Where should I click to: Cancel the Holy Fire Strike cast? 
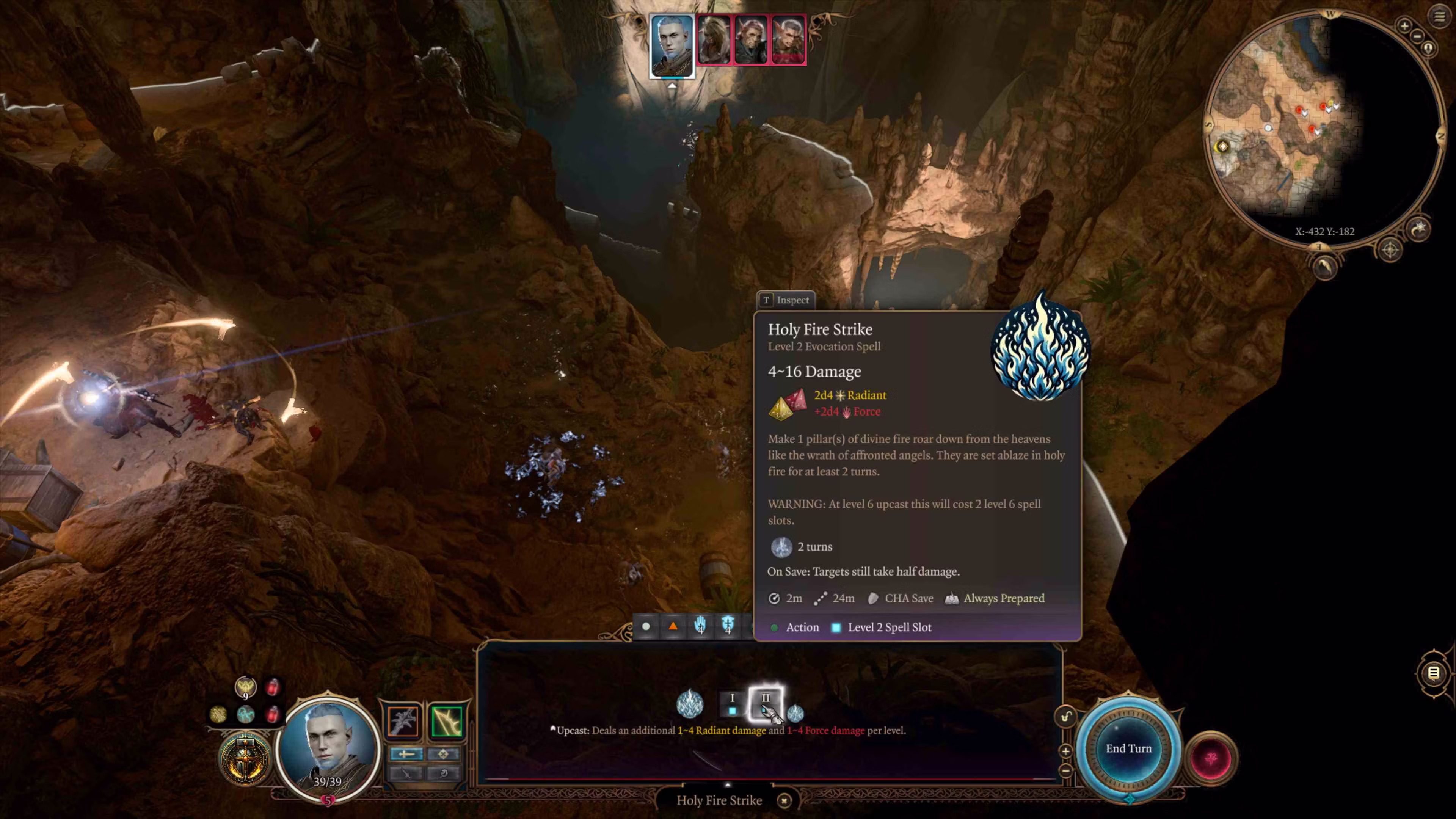coord(784,800)
